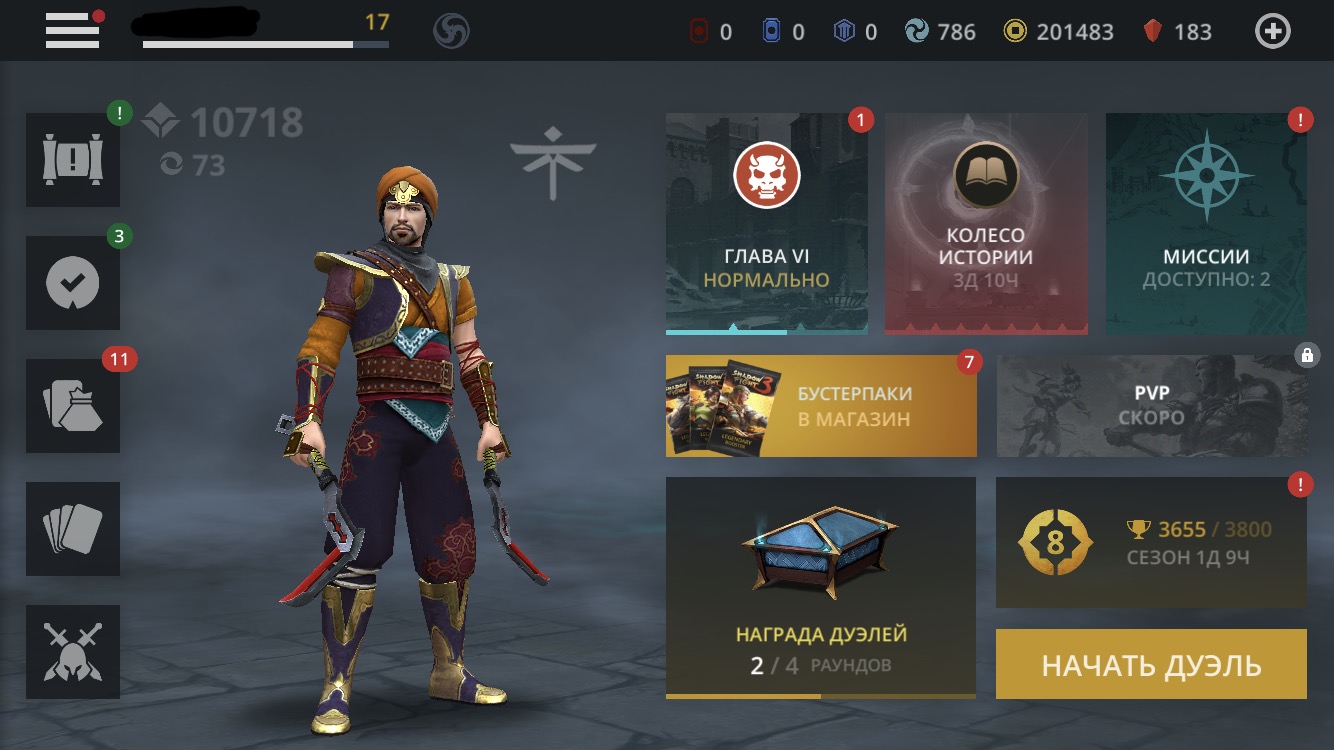Open the Награда Дуэлей chest panel
This screenshot has width=1334, height=750.
pos(820,587)
